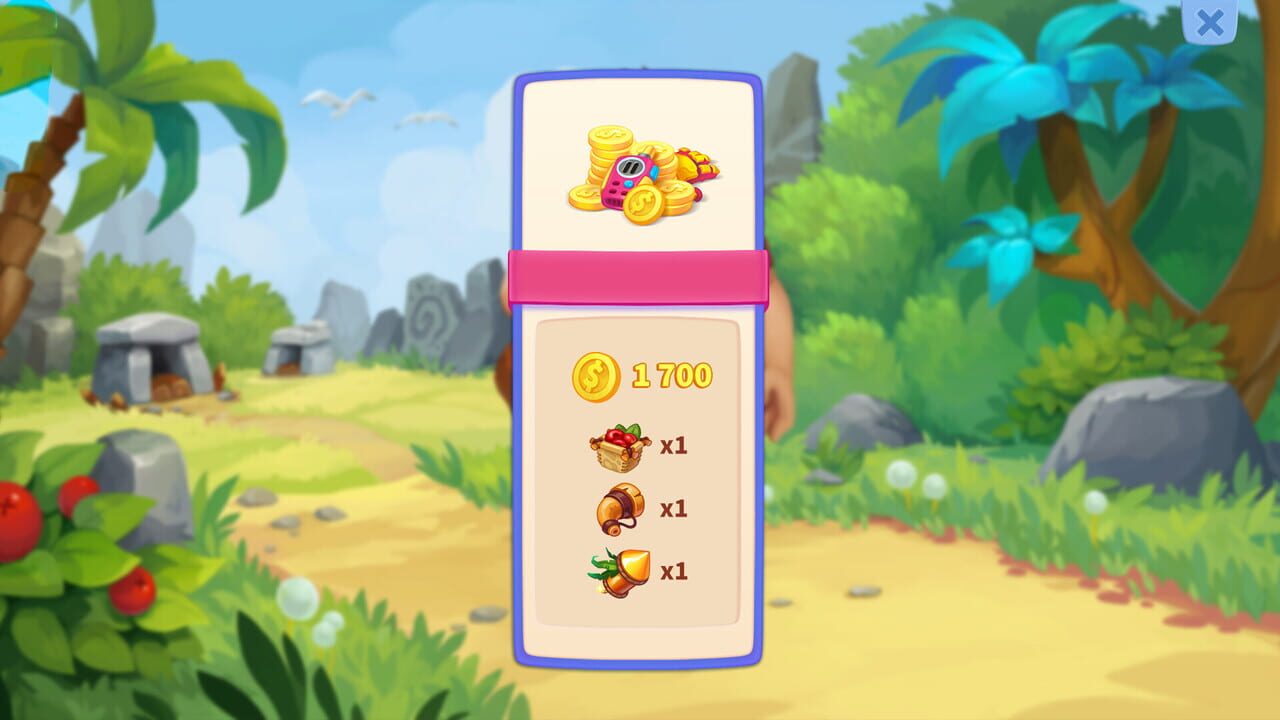Dismiss the reward popup with the X button

1208,24
